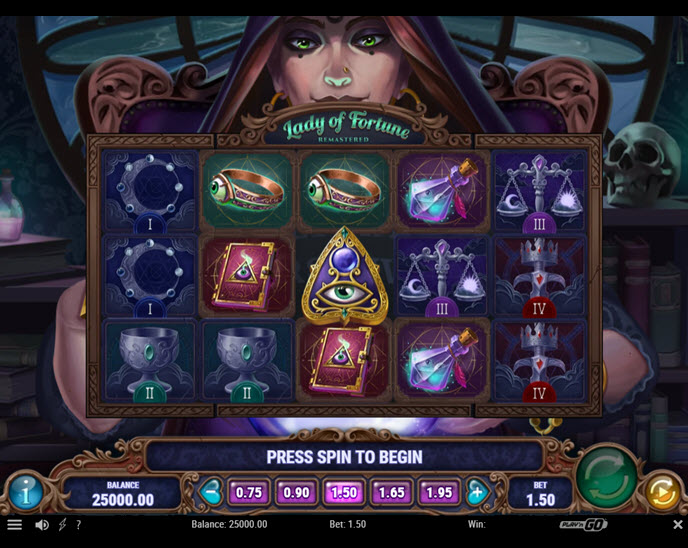Open help with the question mark
This screenshot has width=688, height=548.
pos(78,524)
